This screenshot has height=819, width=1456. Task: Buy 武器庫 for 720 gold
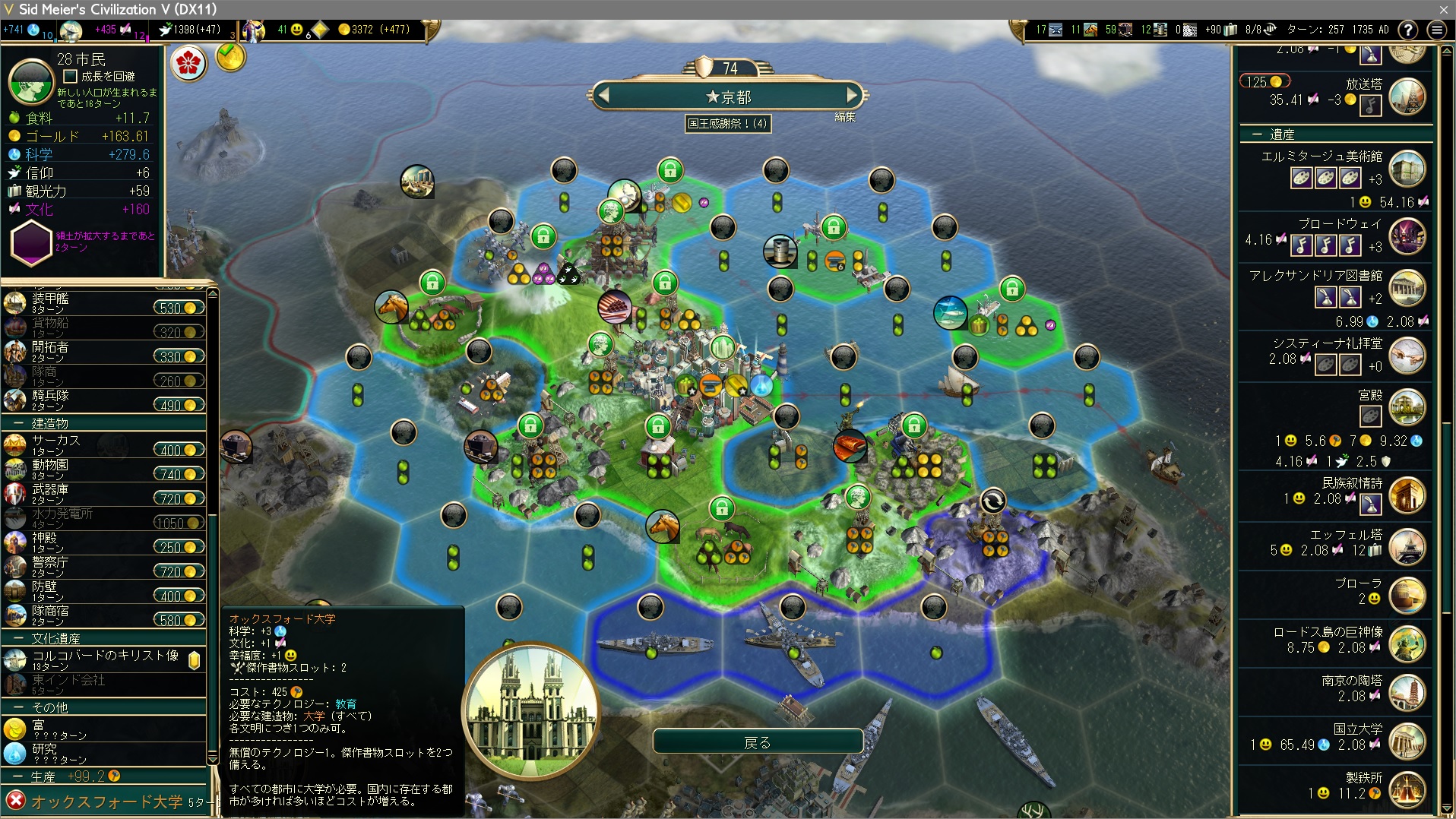[x=179, y=498]
